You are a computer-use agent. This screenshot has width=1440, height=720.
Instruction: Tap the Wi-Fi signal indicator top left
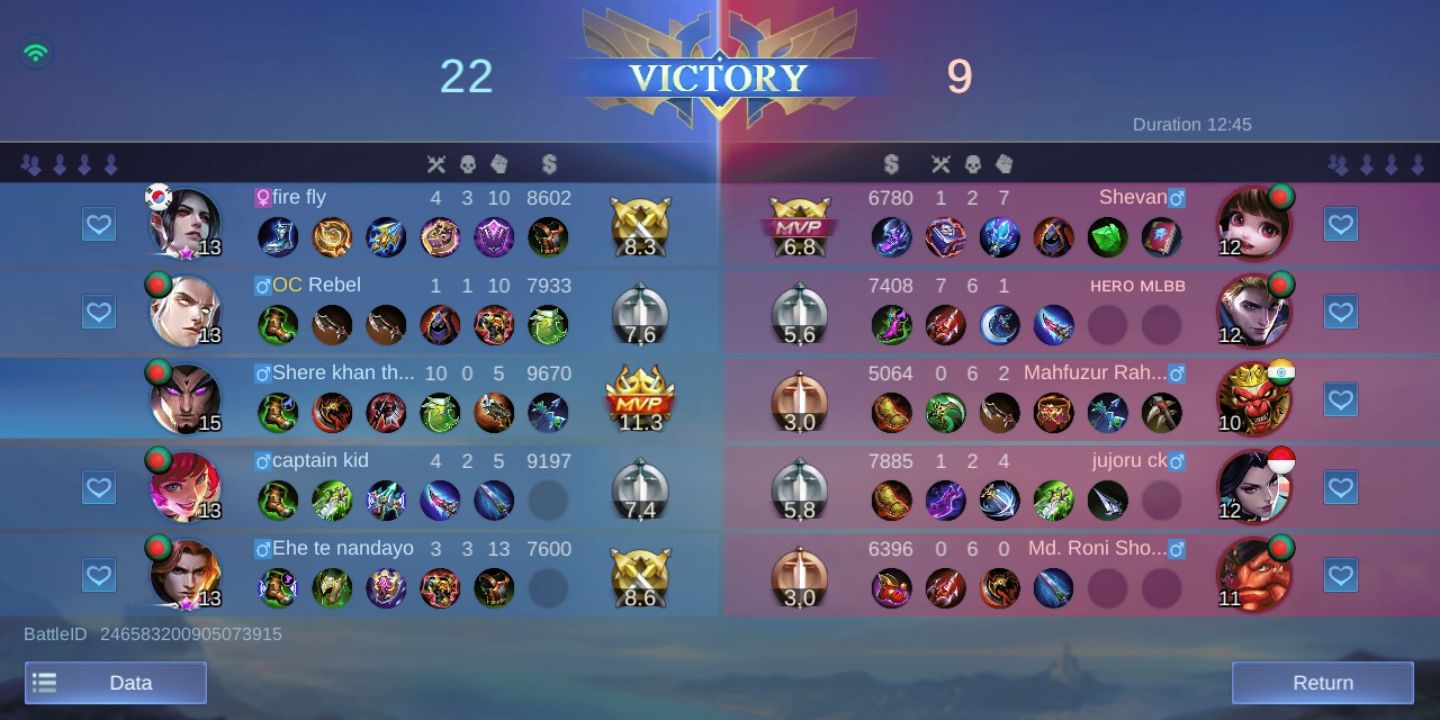(36, 52)
